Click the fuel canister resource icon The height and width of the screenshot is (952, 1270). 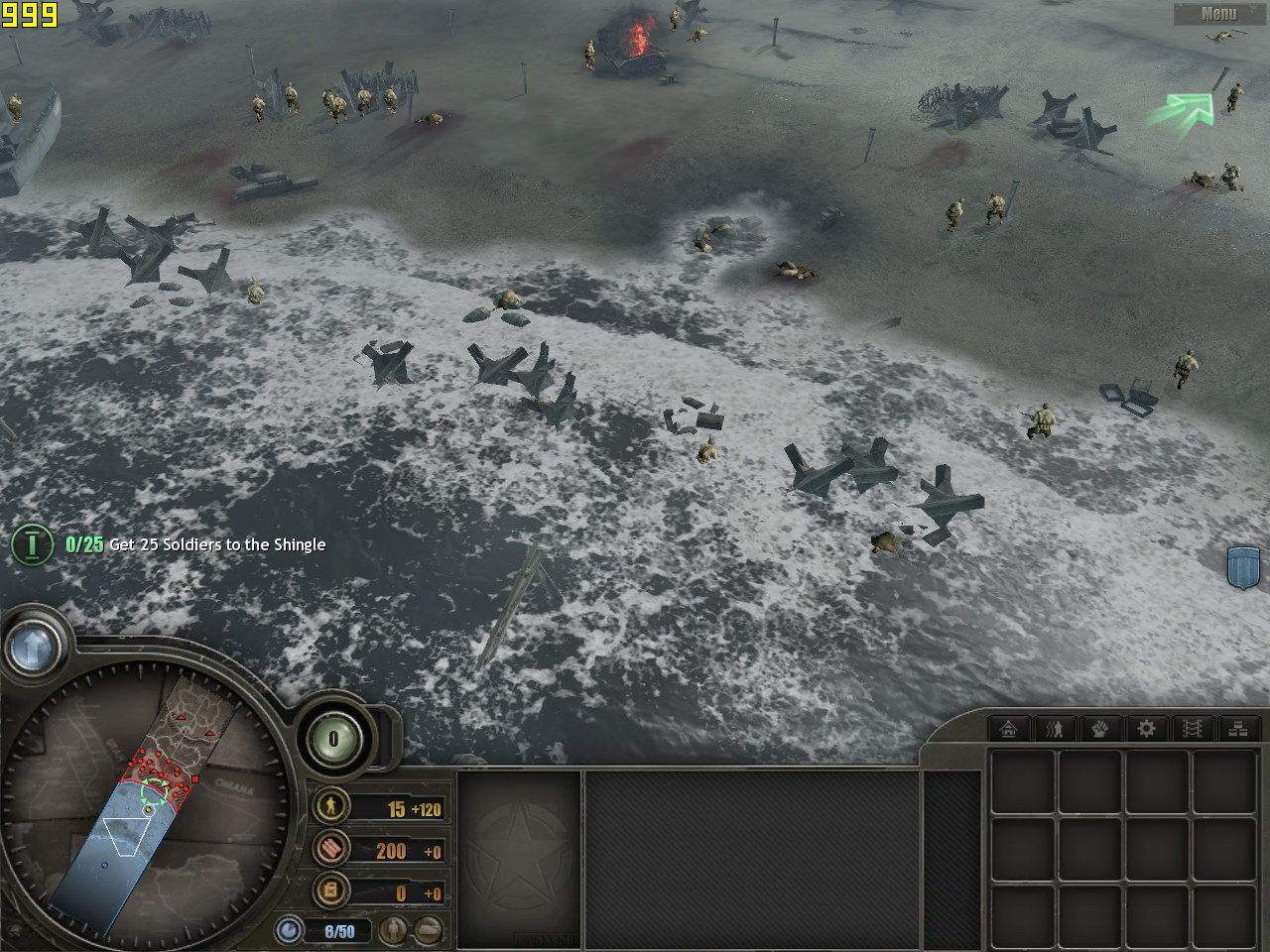[x=331, y=891]
